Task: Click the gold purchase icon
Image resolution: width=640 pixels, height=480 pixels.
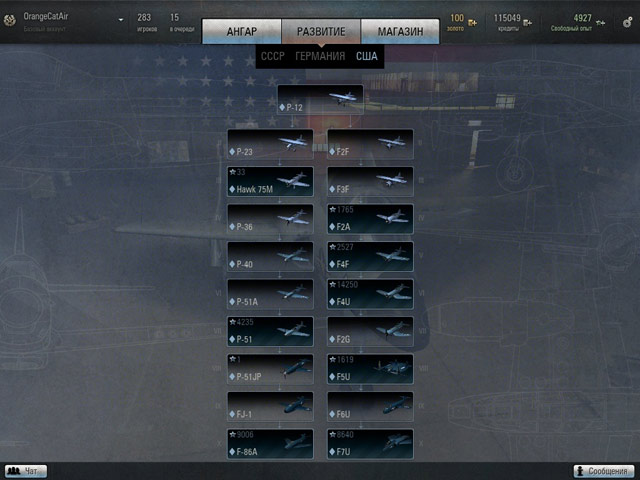Action: (x=472, y=22)
